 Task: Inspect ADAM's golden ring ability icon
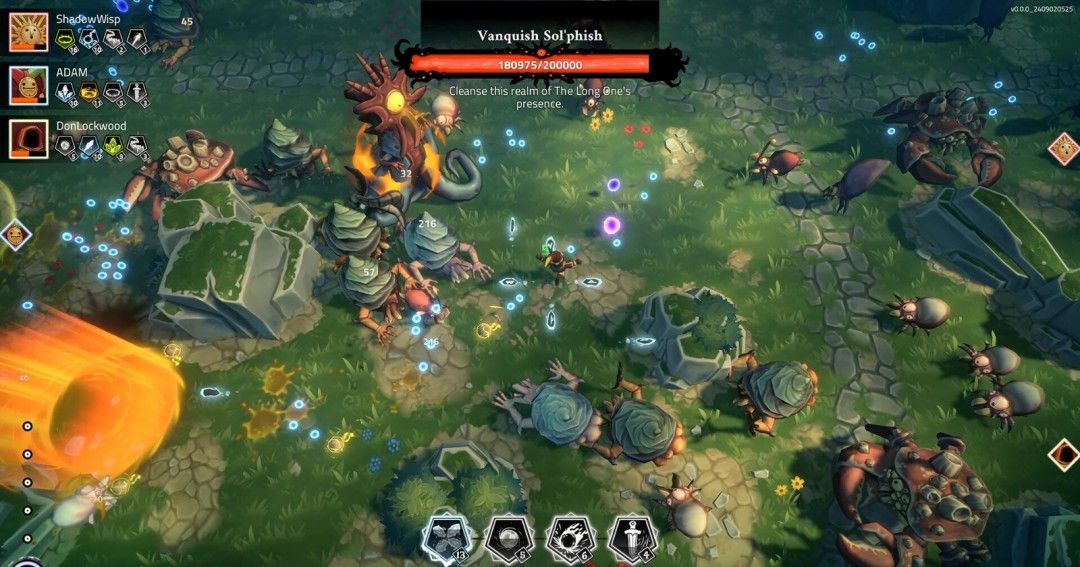tap(90, 93)
